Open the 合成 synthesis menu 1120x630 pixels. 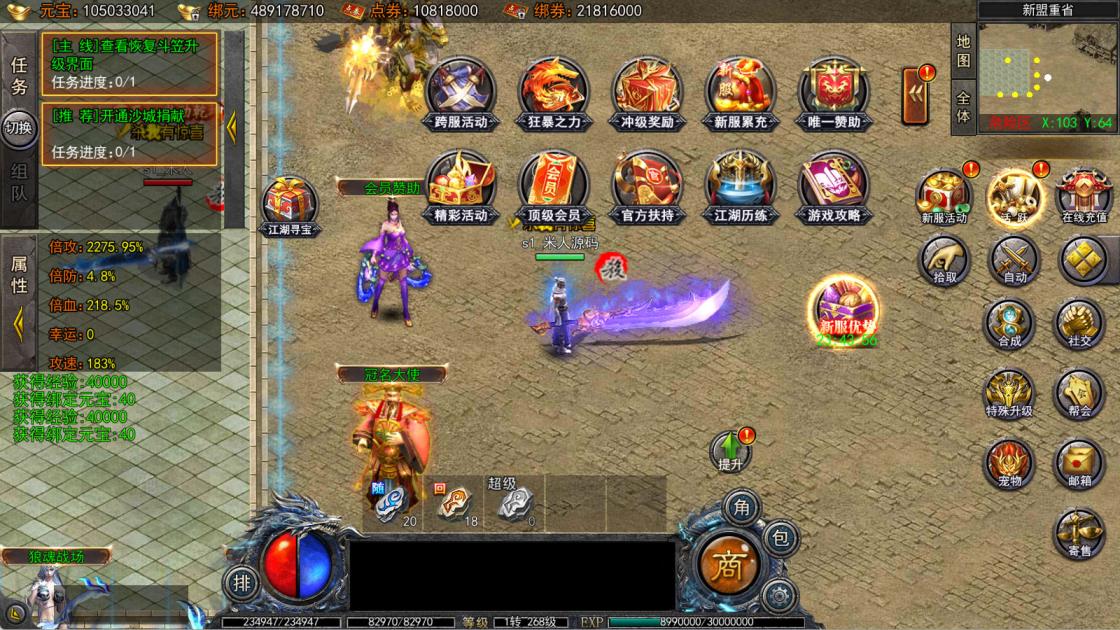(x=1009, y=324)
